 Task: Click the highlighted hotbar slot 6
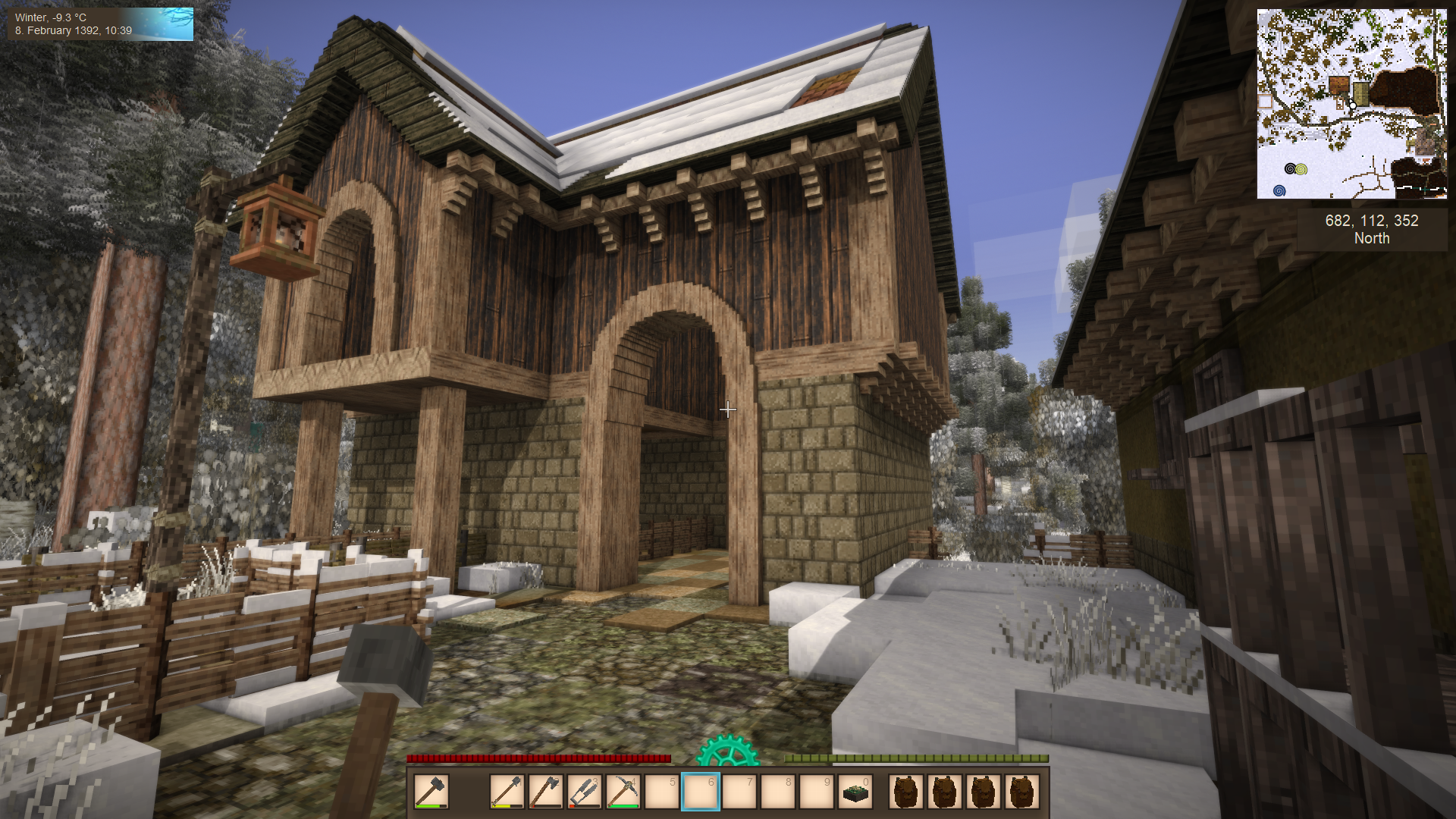tap(701, 792)
